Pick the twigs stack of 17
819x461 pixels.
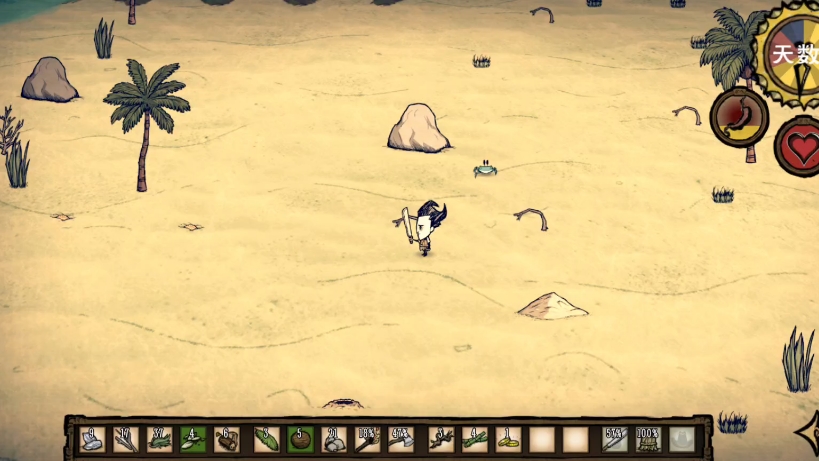click(125, 439)
